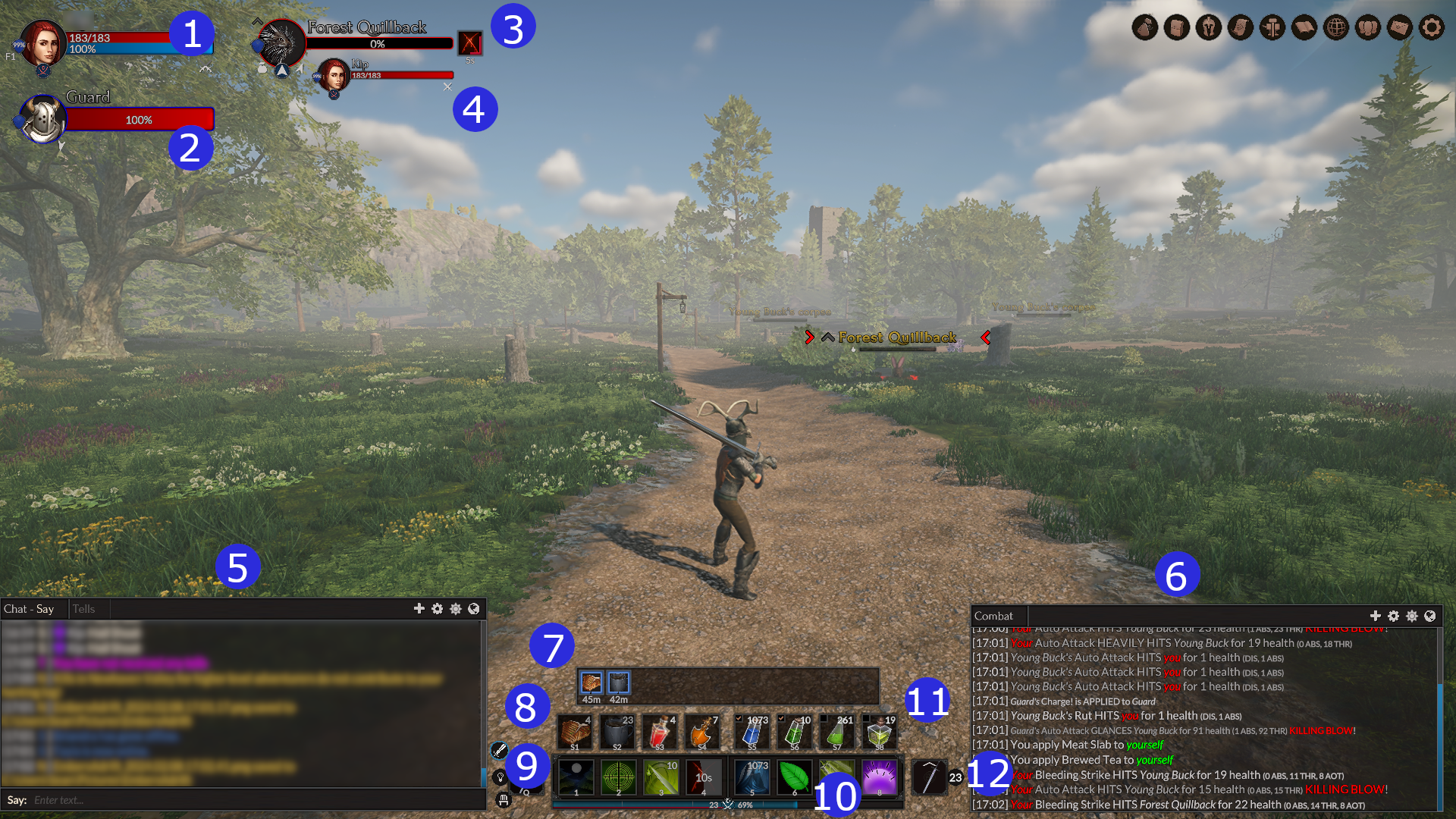Add a new tab with the chat plus button

point(419,609)
